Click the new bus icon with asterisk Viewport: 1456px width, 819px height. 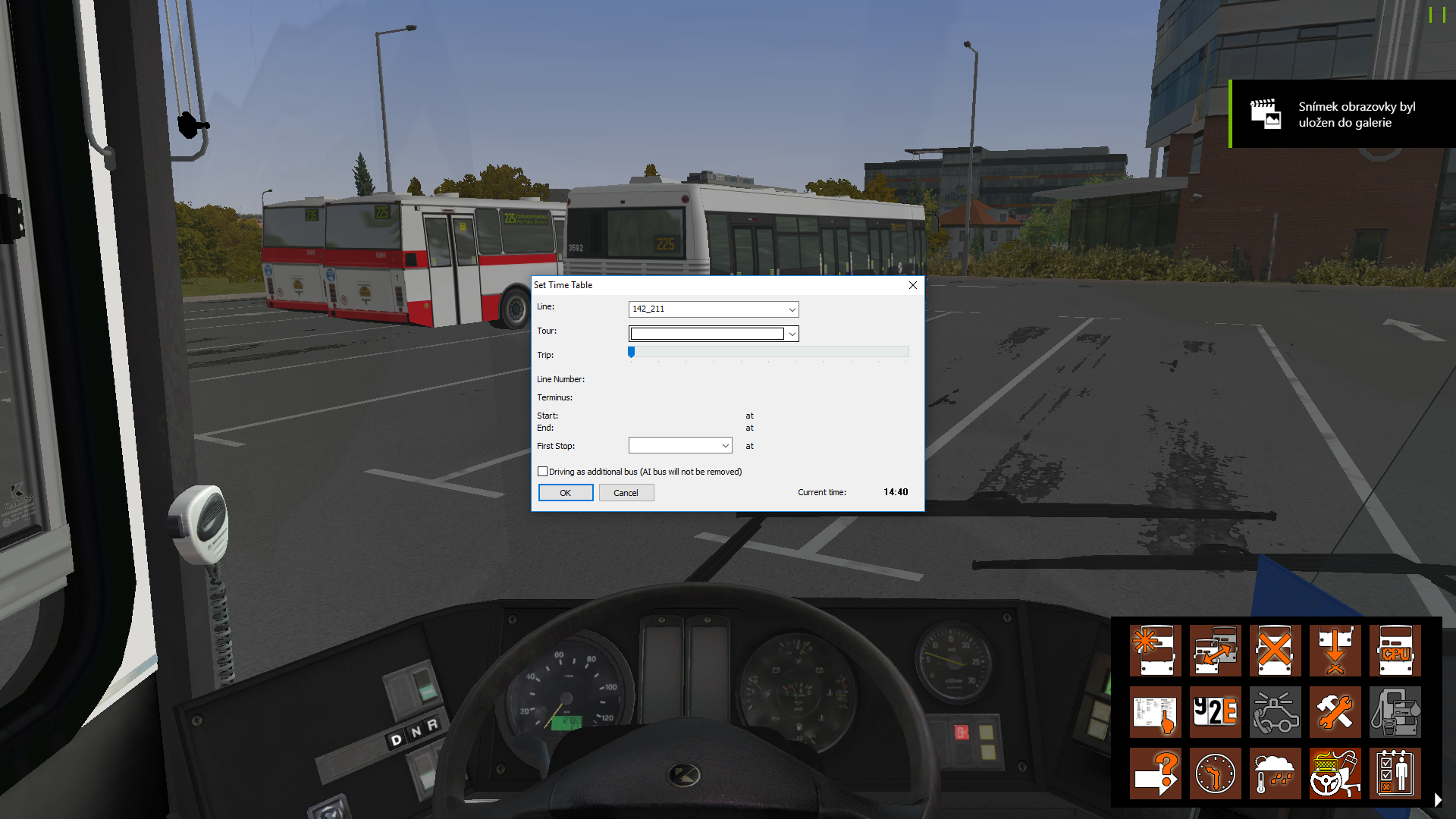tap(1155, 650)
